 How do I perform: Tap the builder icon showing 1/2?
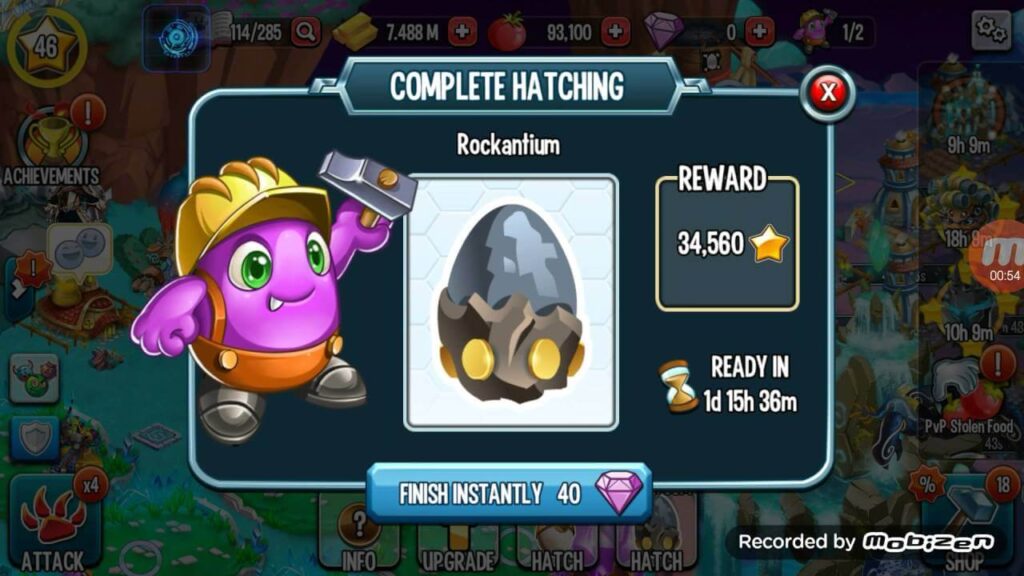click(831, 32)
